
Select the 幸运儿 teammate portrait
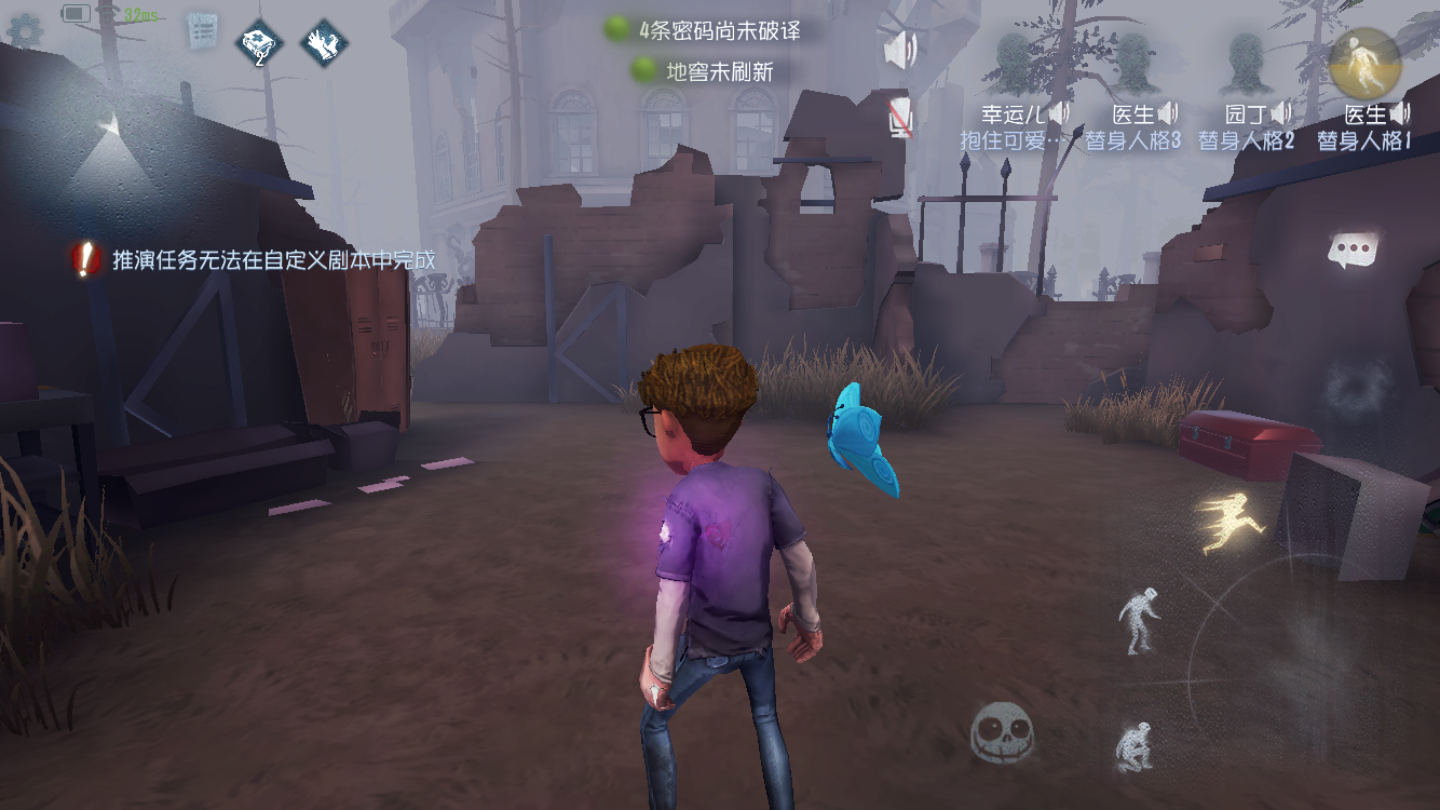coord(1015,64)
